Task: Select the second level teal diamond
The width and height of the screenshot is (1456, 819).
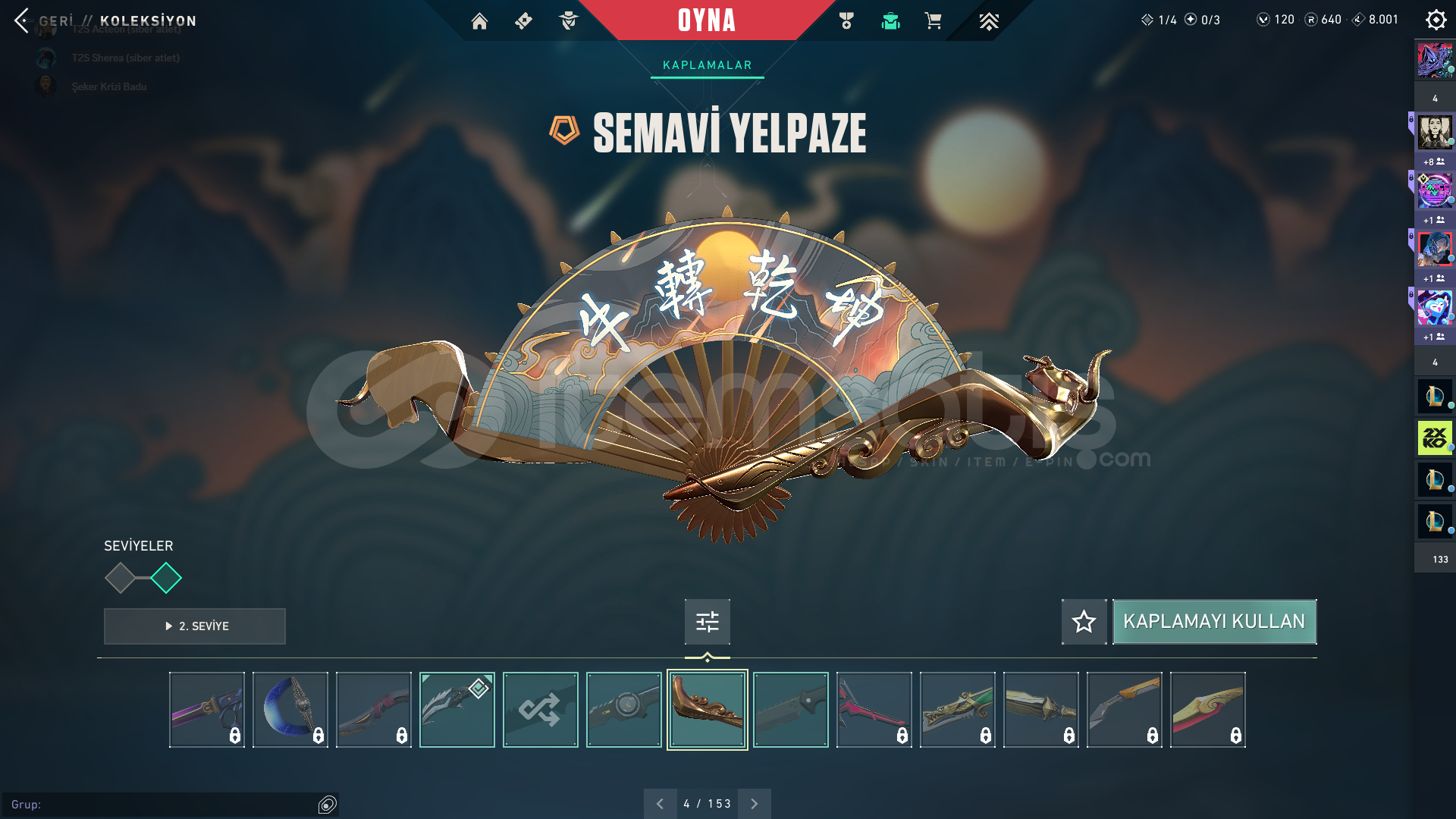Action: pos(166,579)
